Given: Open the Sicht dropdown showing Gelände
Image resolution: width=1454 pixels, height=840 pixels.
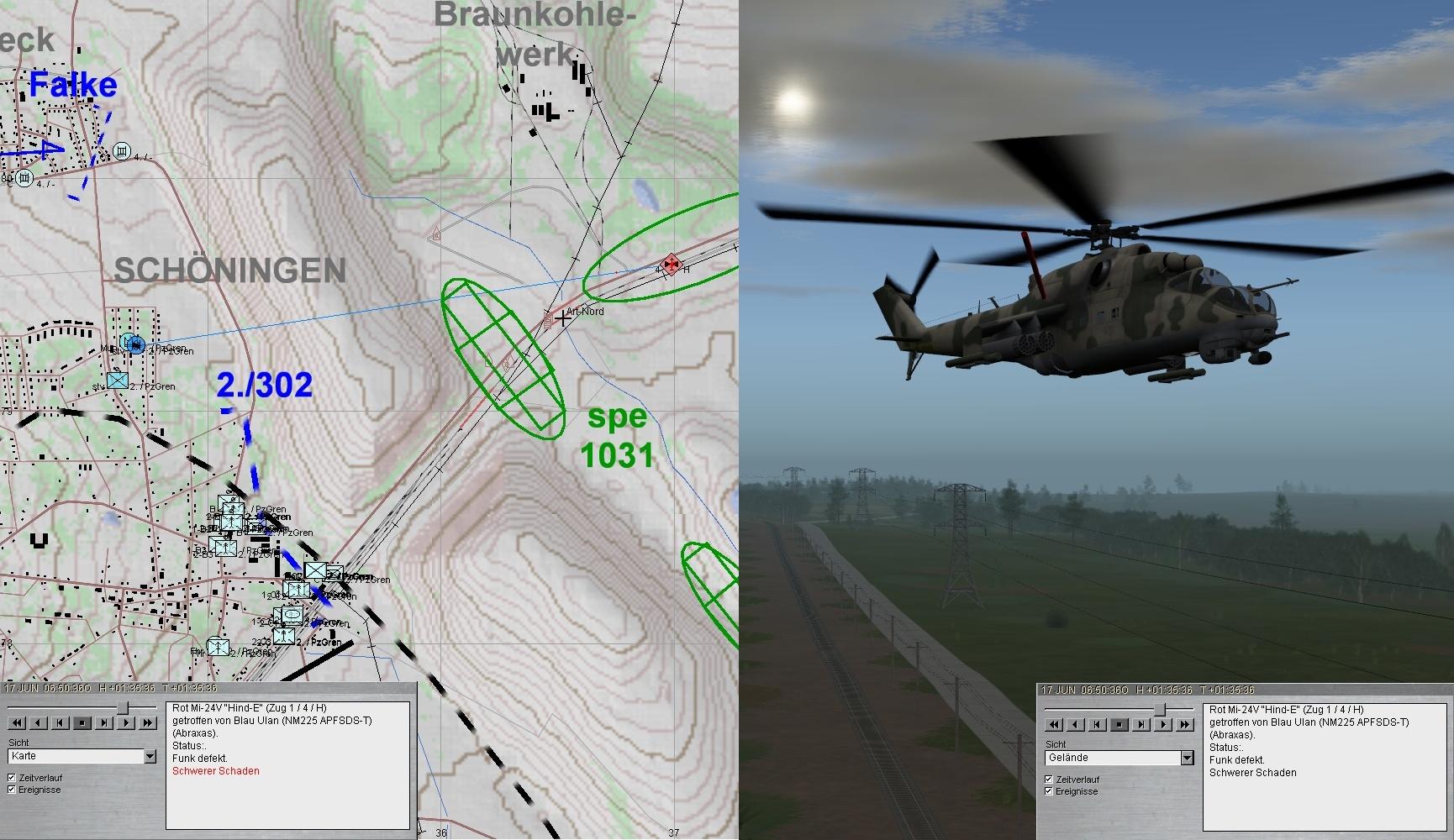Looking at the screenshot, I should (1187, 759).
